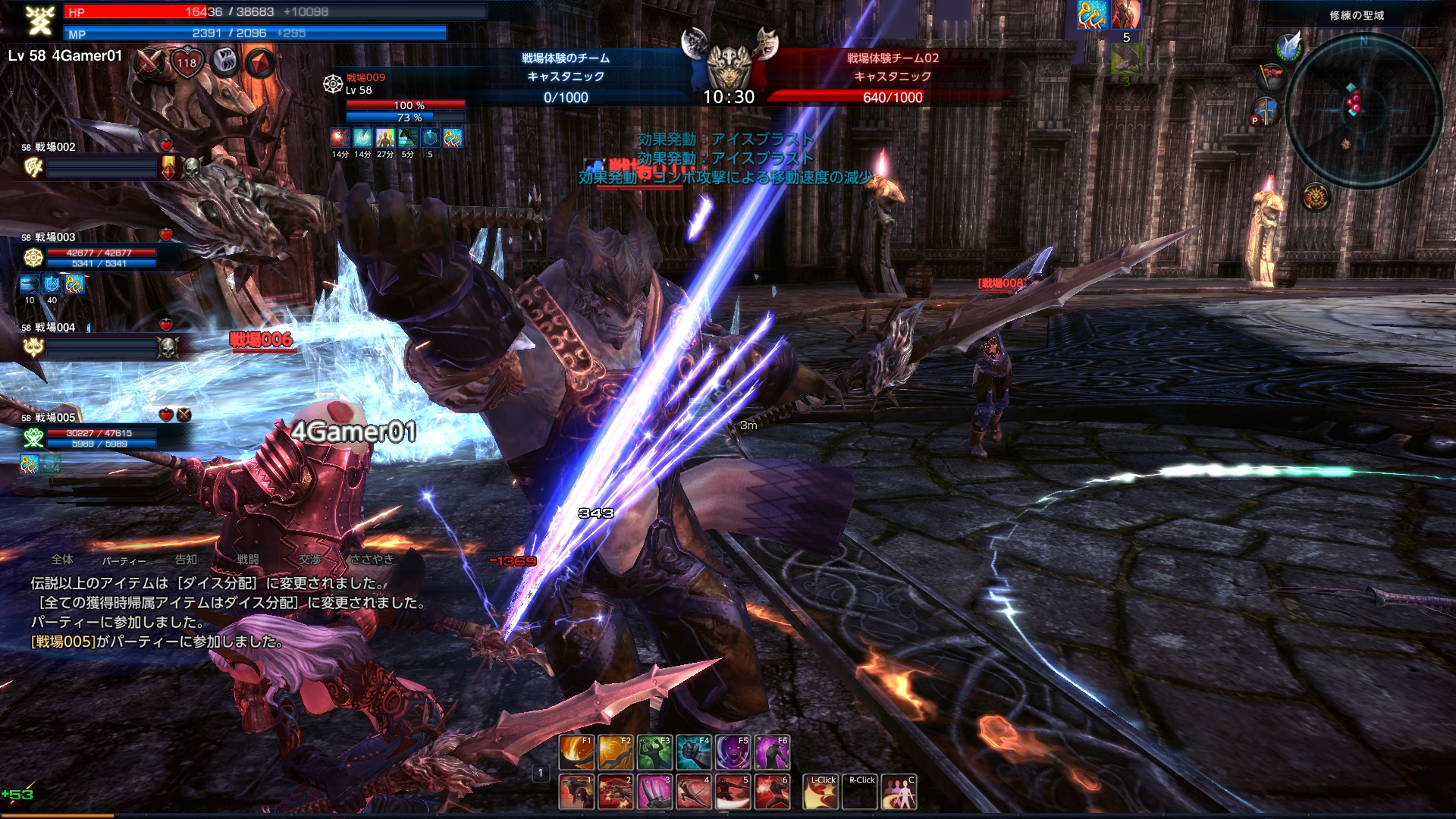Open the white wing laurel icon
Viewport: 1456px width, 819px height.
tap(1288, 47)
